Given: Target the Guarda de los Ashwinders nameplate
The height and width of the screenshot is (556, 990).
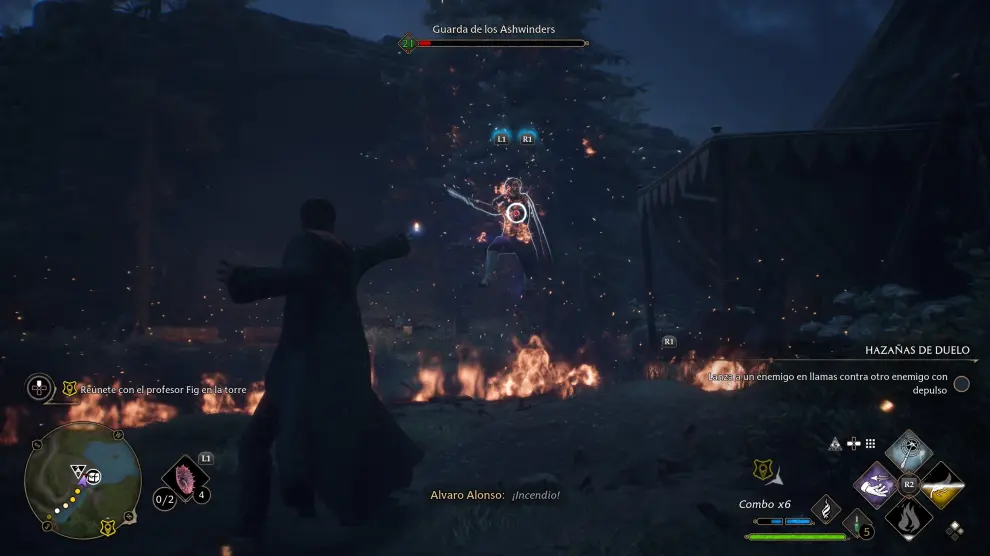Looking at the screenshot, I should [x=494, y=29].
